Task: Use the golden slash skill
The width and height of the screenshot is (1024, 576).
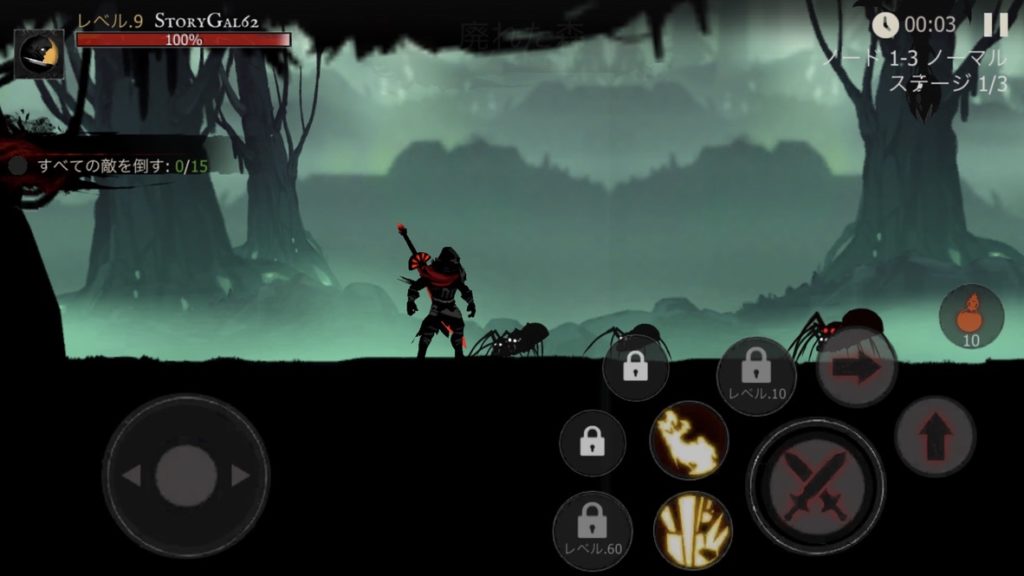Action: click(x=692, y=530)
